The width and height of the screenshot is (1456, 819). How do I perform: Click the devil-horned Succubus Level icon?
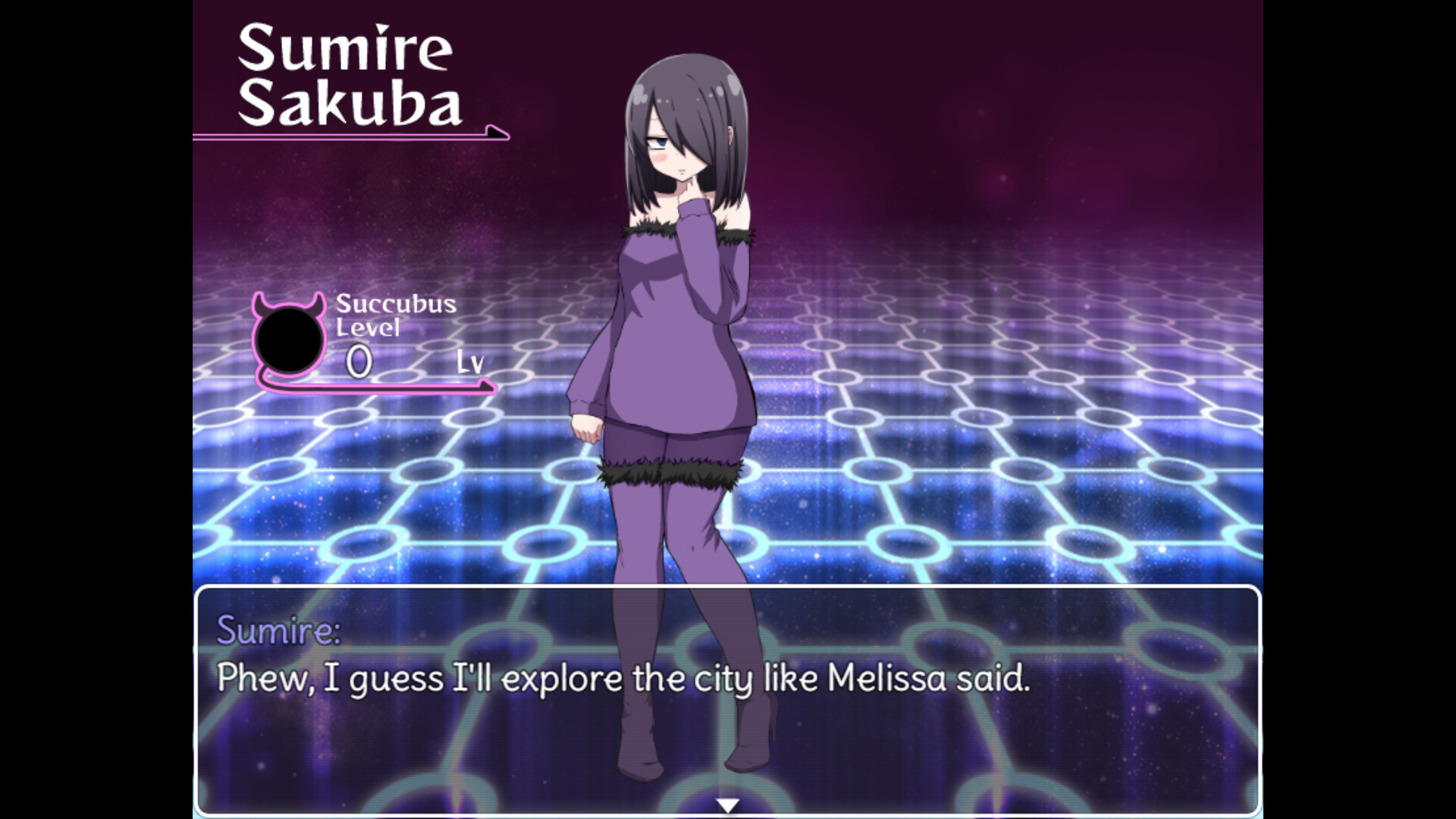[x=288, y=337]
